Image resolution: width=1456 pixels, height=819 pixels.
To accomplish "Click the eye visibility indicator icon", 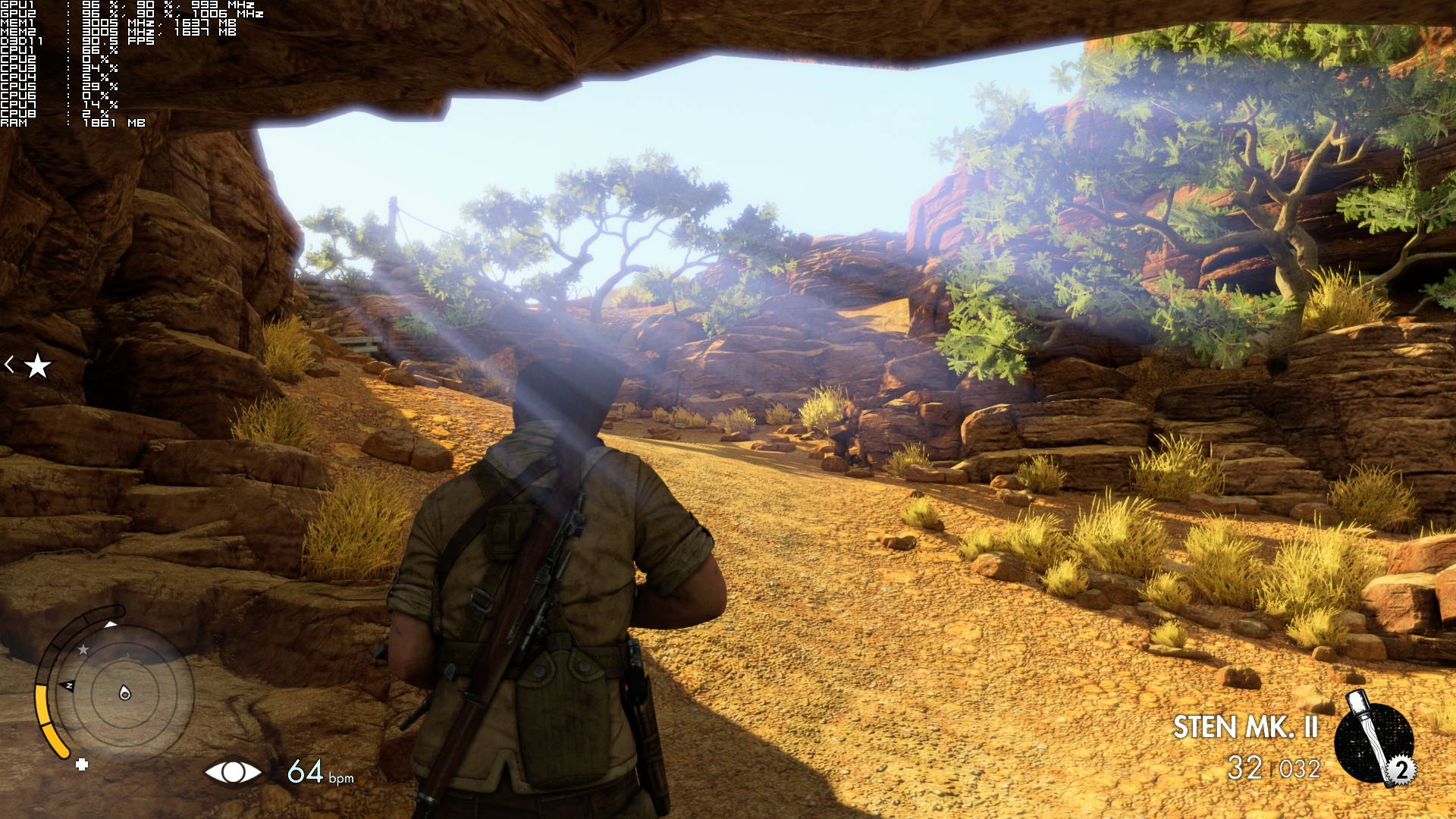I will tap(233, 772).
